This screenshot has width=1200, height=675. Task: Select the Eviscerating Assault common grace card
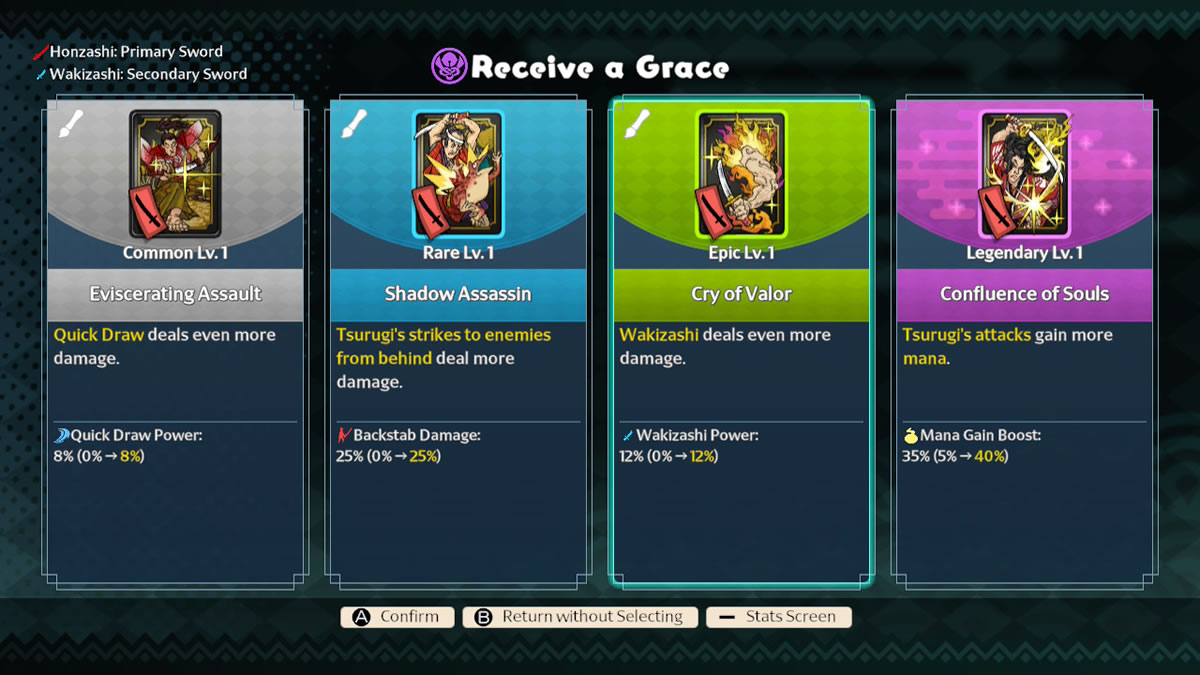(x=175, y=340)
